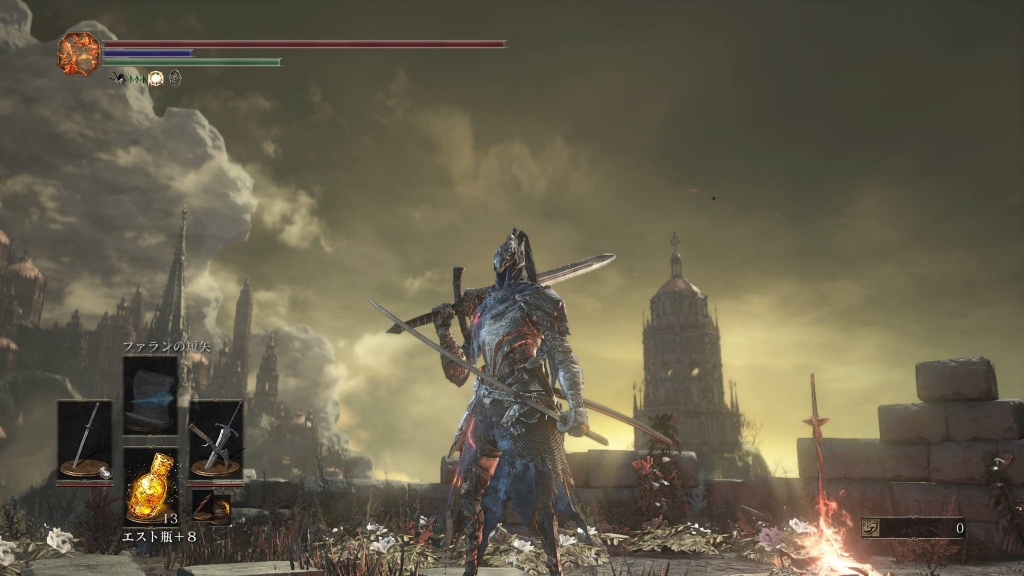Image resolution: width=1024 pixels, height=576 pixels.
Task: Click the right-hand greatsword weapon slot
Action: pyautogui.click(x=216, y=439)
